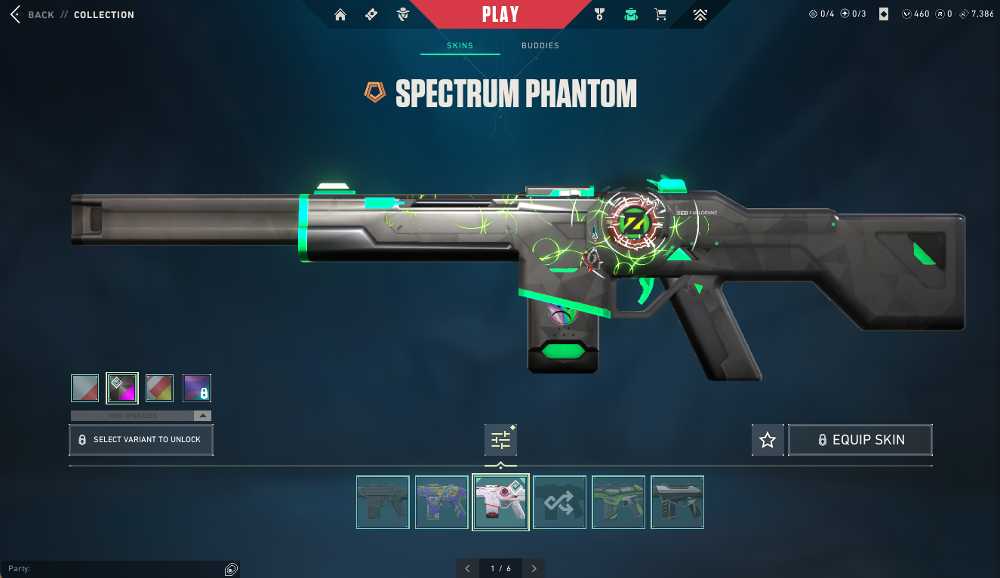Choose the red and yellow variant swatch
1000x578 pixels.
160,388
